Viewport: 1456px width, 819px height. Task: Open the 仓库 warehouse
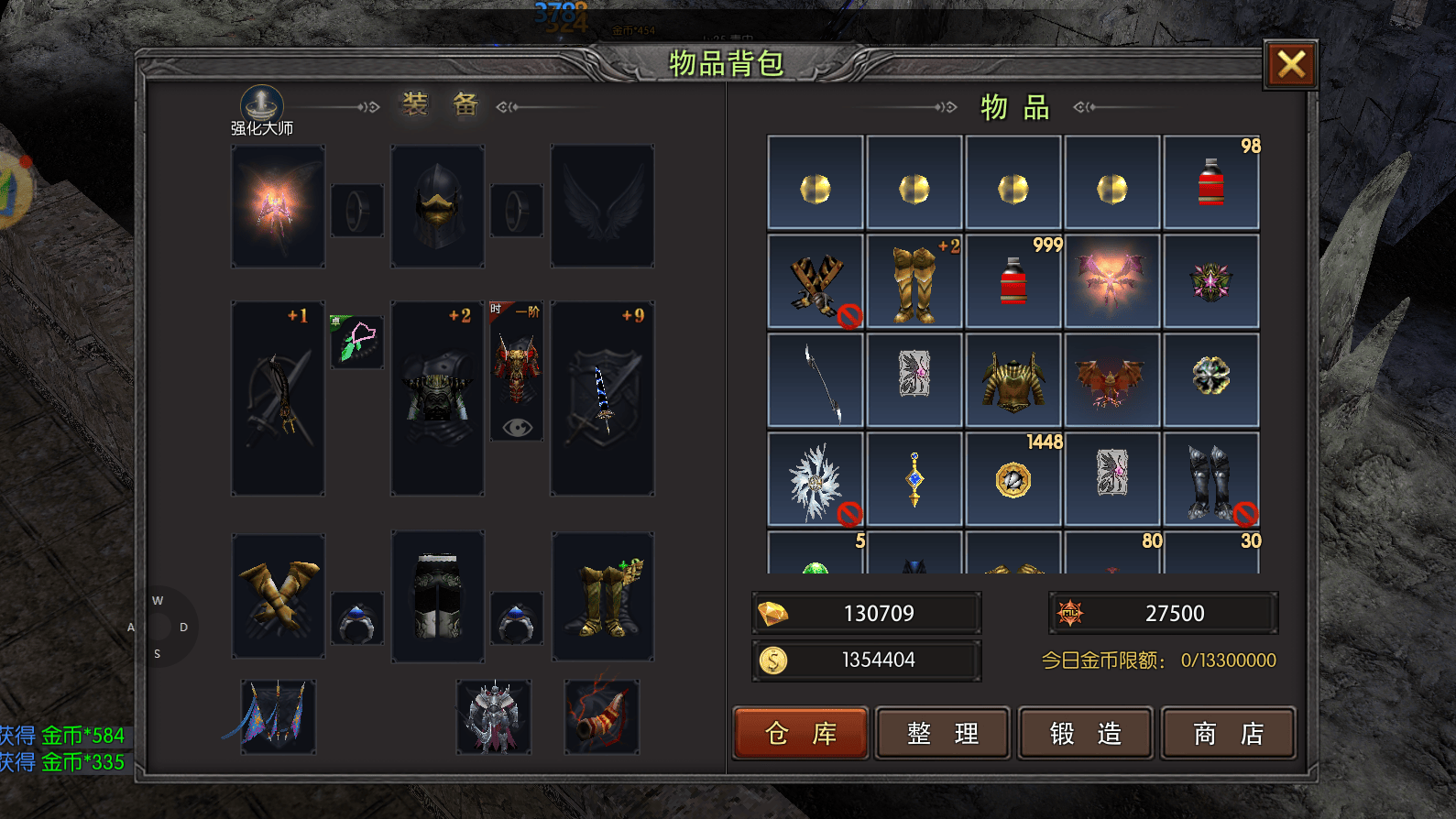[x=800, y=733]
